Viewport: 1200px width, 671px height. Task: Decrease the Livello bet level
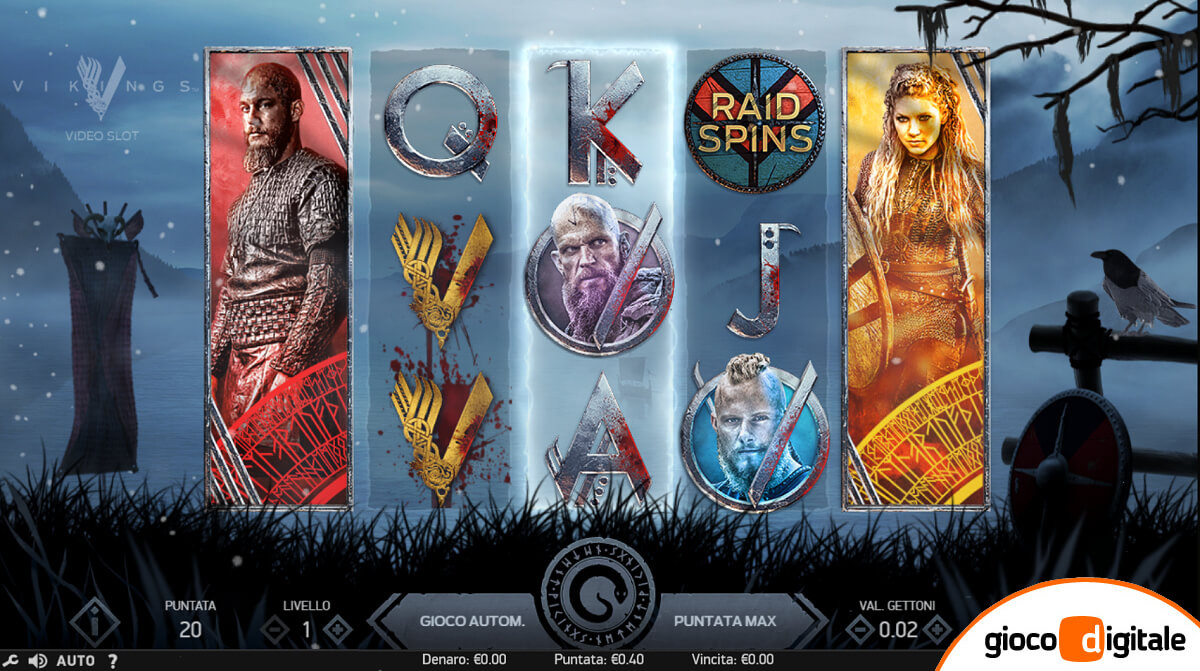273,629
